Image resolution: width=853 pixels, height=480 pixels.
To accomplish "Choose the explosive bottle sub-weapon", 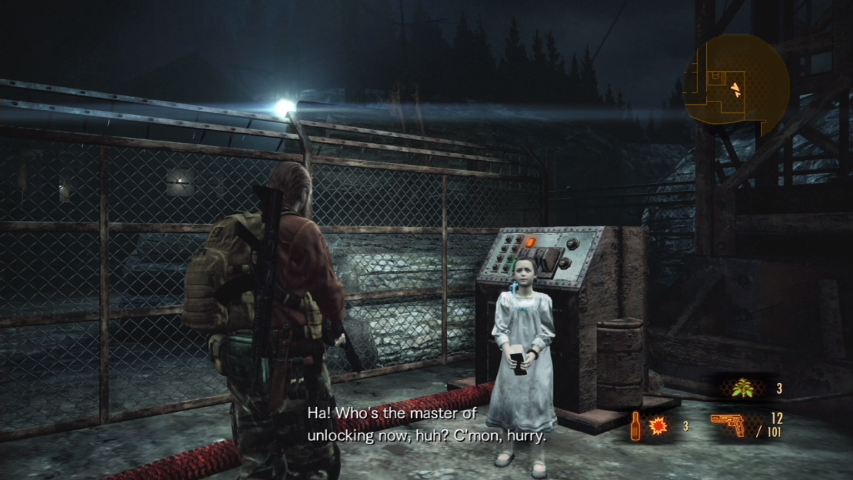I will click(x=636, y=428).
